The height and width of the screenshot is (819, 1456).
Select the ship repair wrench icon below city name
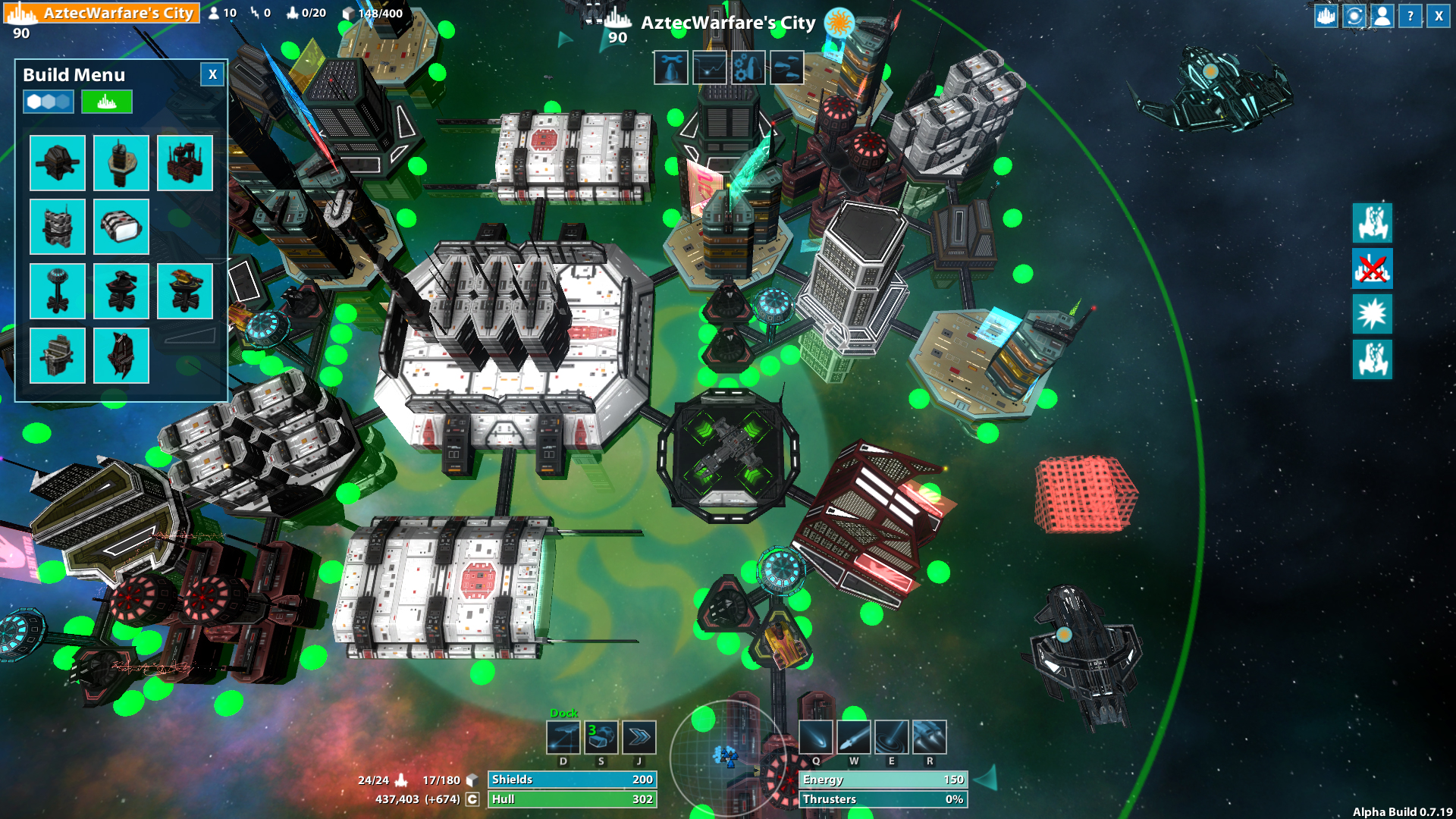(672, 67)
